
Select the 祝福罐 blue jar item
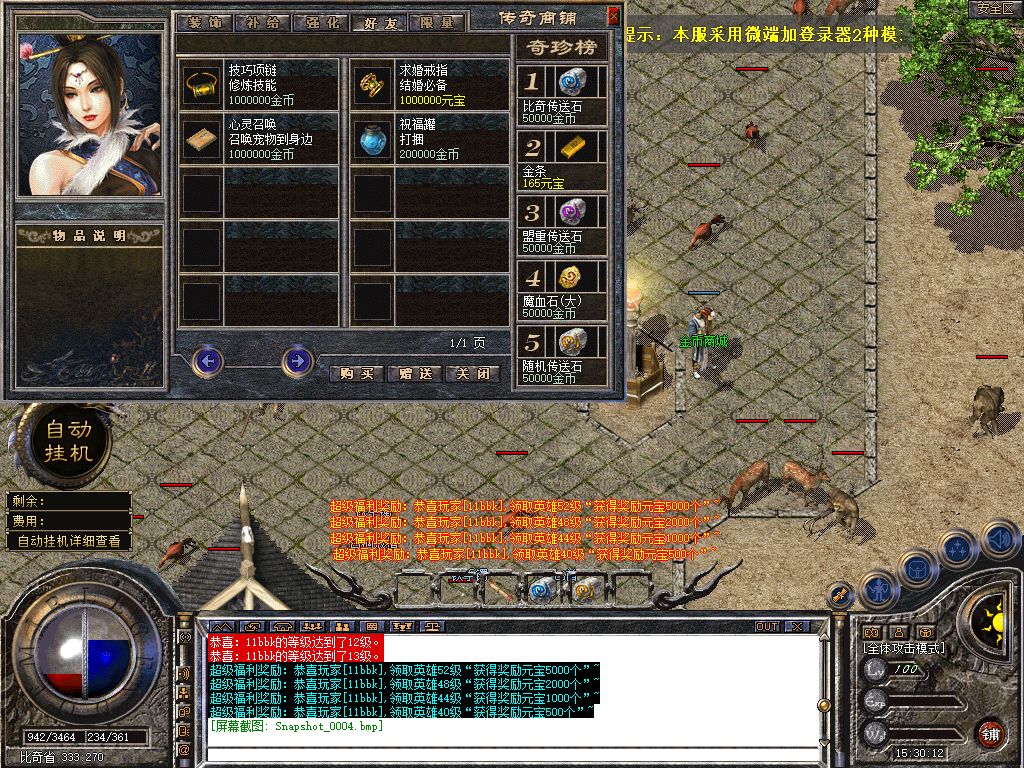[x=376, y=141]
